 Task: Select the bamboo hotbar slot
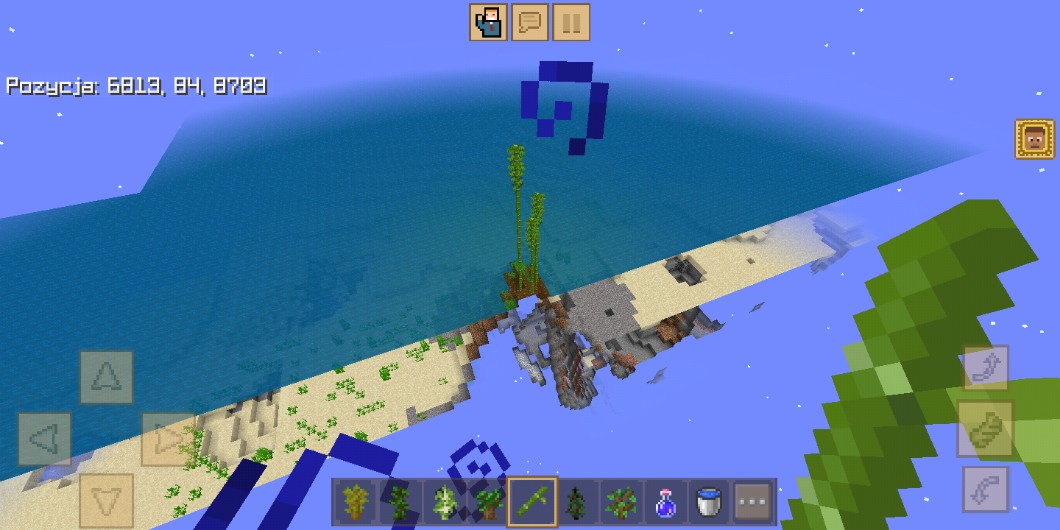coord(532,502)
